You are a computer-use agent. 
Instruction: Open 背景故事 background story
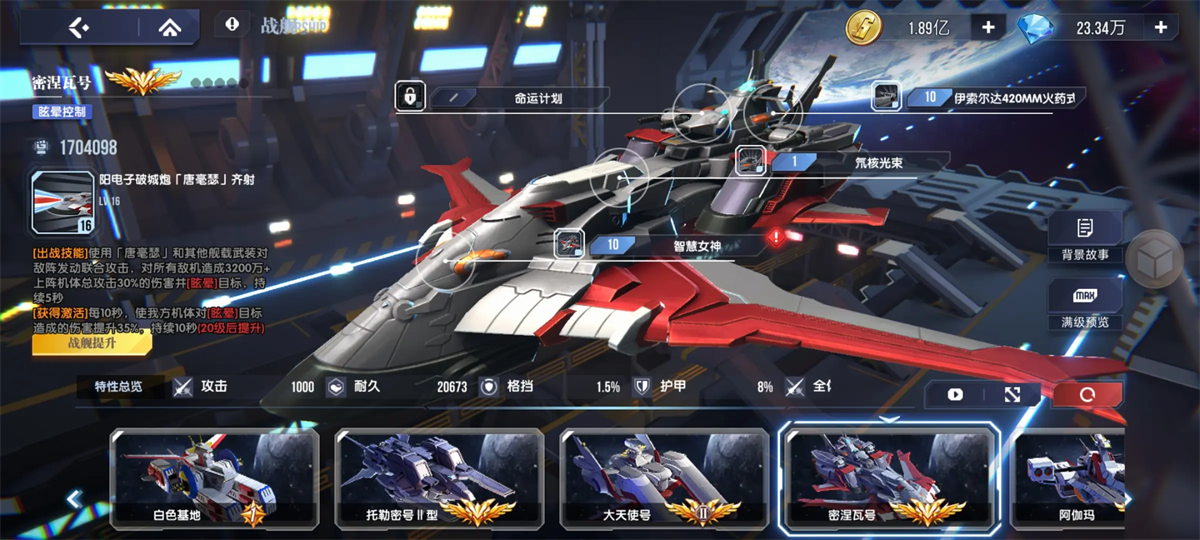click(1085, 239)
